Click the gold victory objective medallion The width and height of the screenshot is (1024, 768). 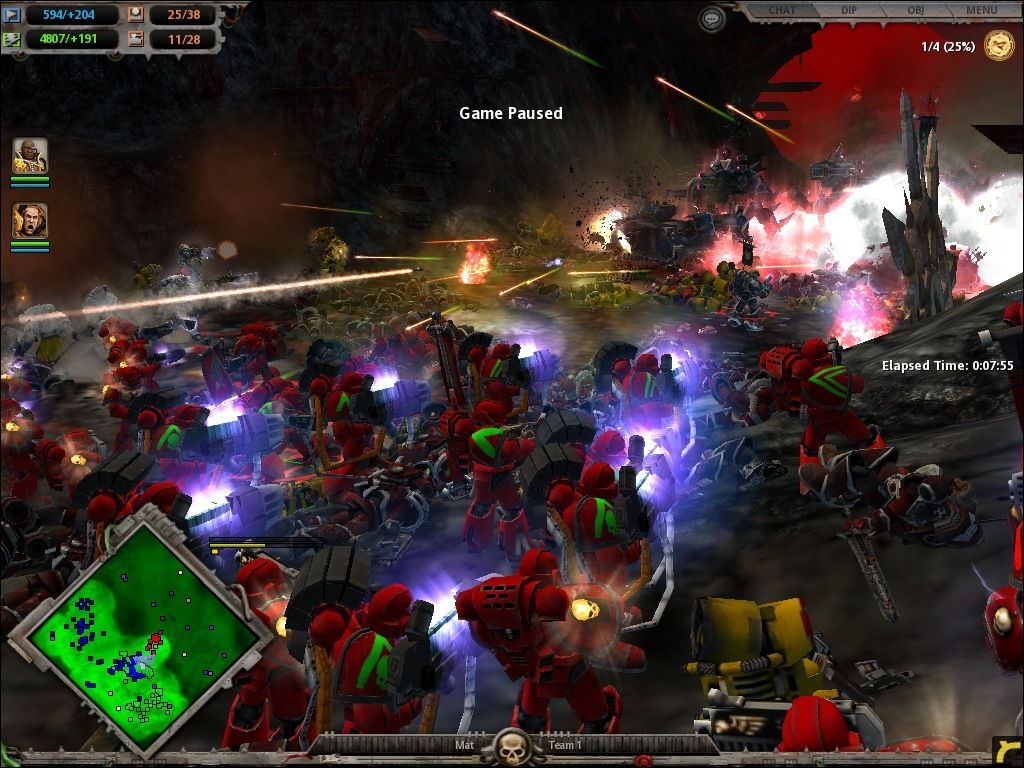tap(998, 46)
